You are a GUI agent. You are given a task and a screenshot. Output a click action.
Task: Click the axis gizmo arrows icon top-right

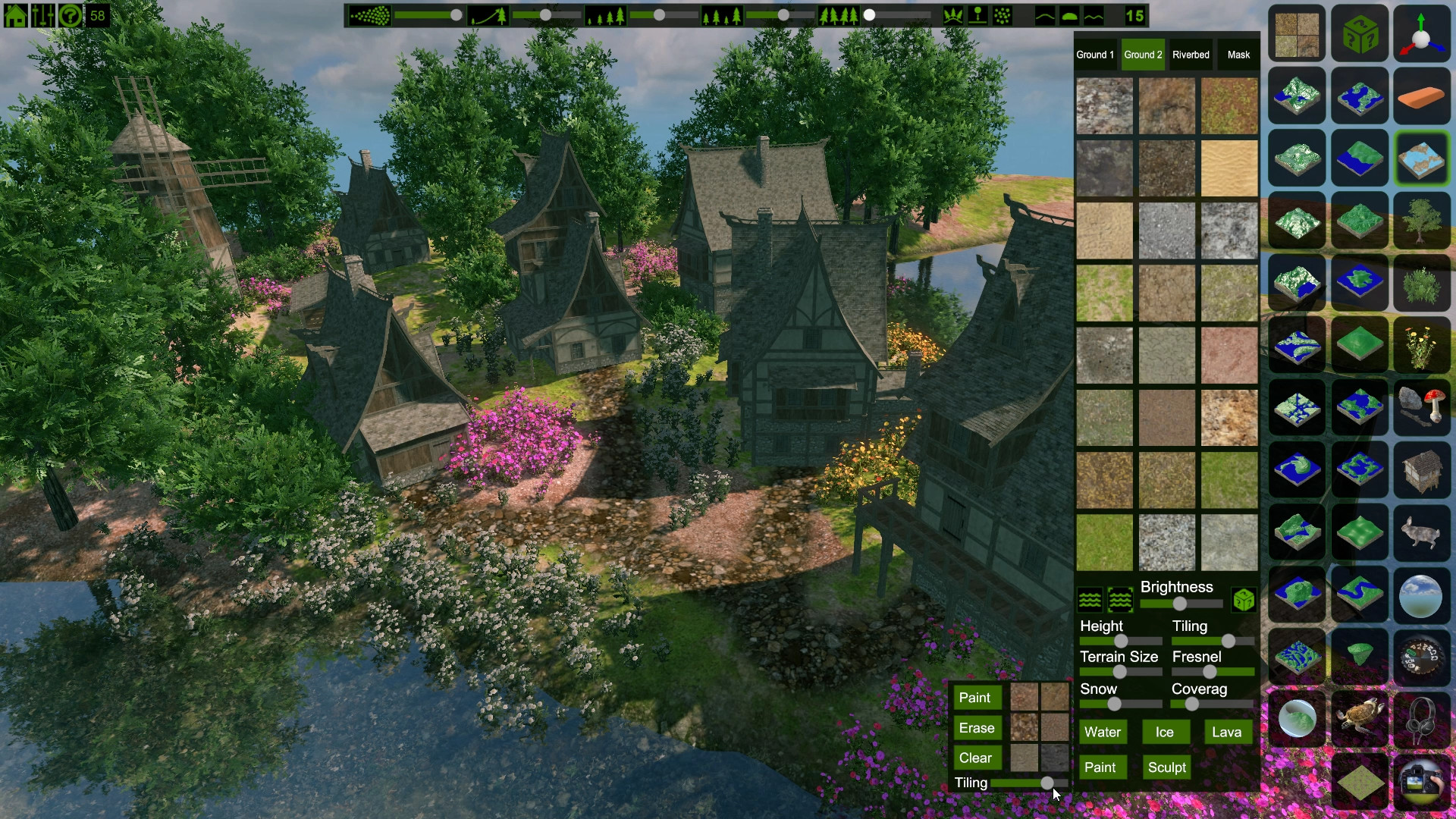[x=1421, y=33]
